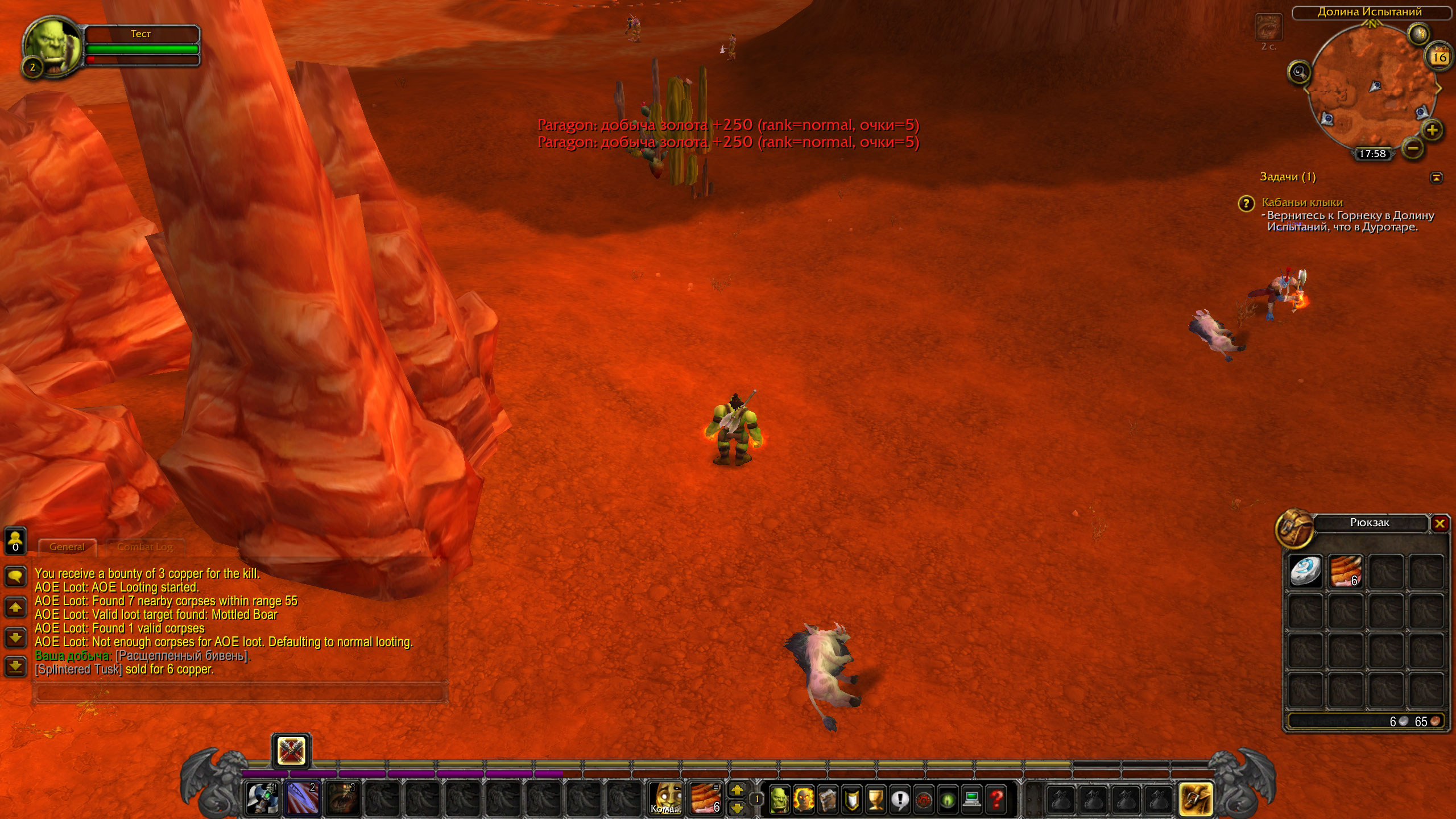Open the minimap tracking magnifier button
This screenshot has height=819, width=1456.
[1299, 72]
